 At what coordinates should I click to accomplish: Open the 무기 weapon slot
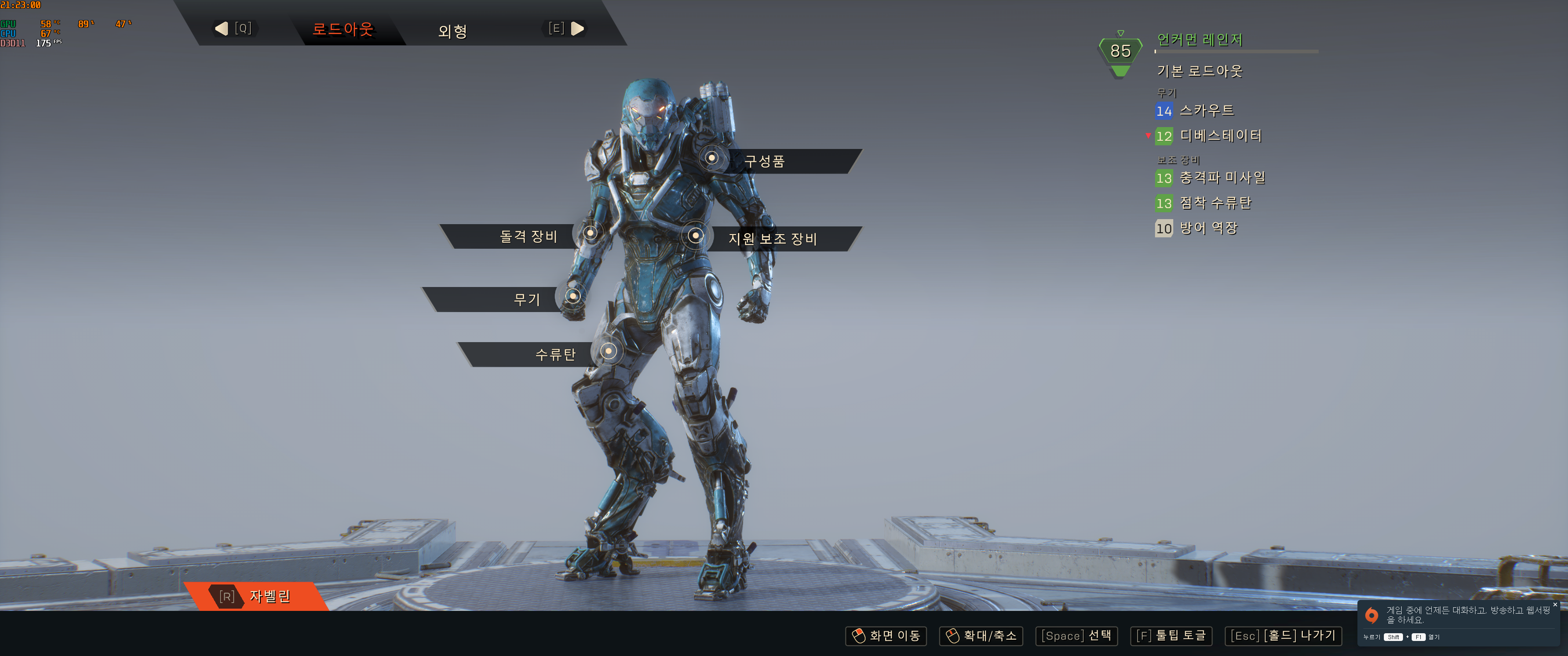click(526, 299)
